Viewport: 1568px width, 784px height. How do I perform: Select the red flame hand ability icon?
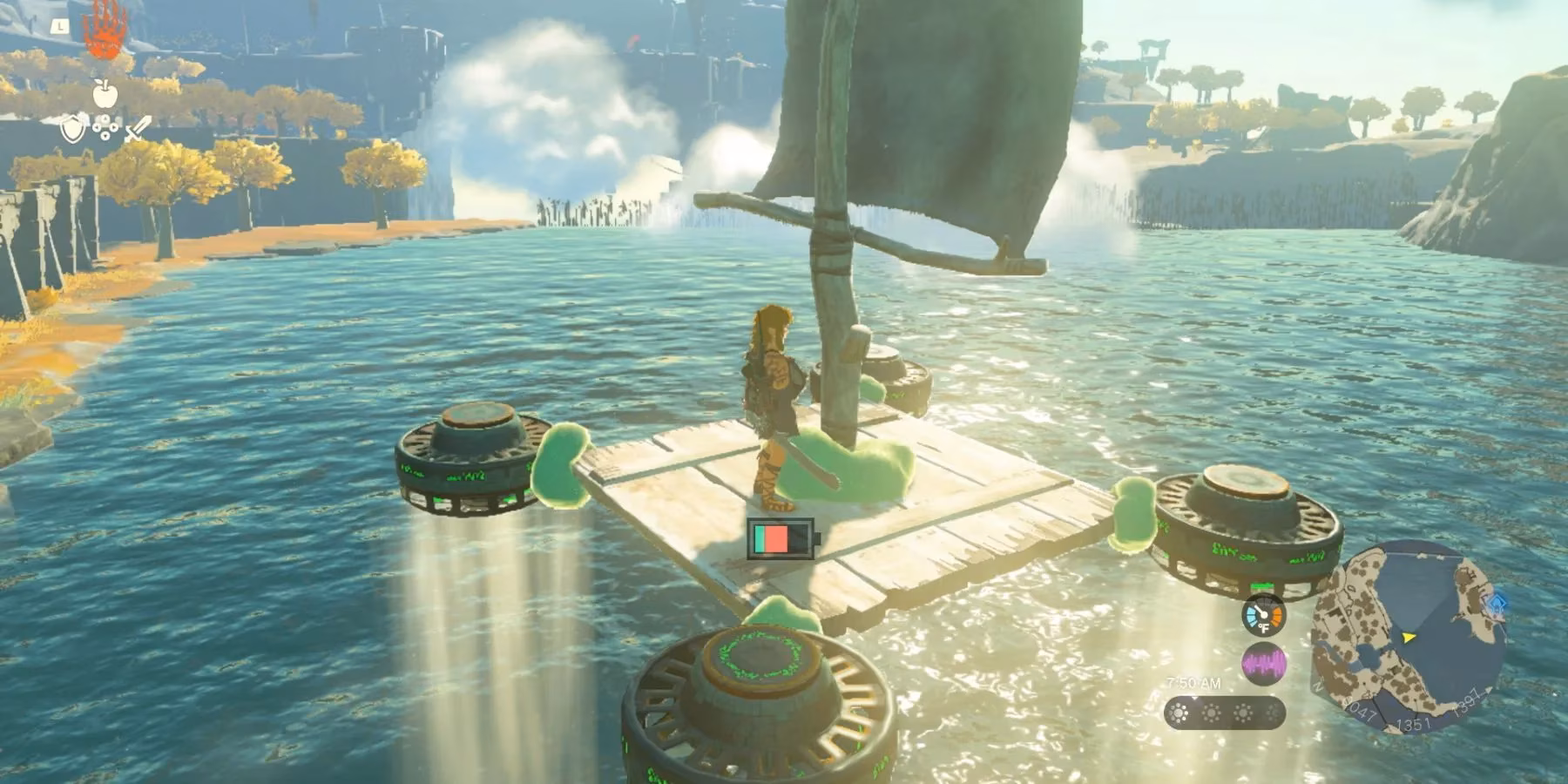(105, 30)
